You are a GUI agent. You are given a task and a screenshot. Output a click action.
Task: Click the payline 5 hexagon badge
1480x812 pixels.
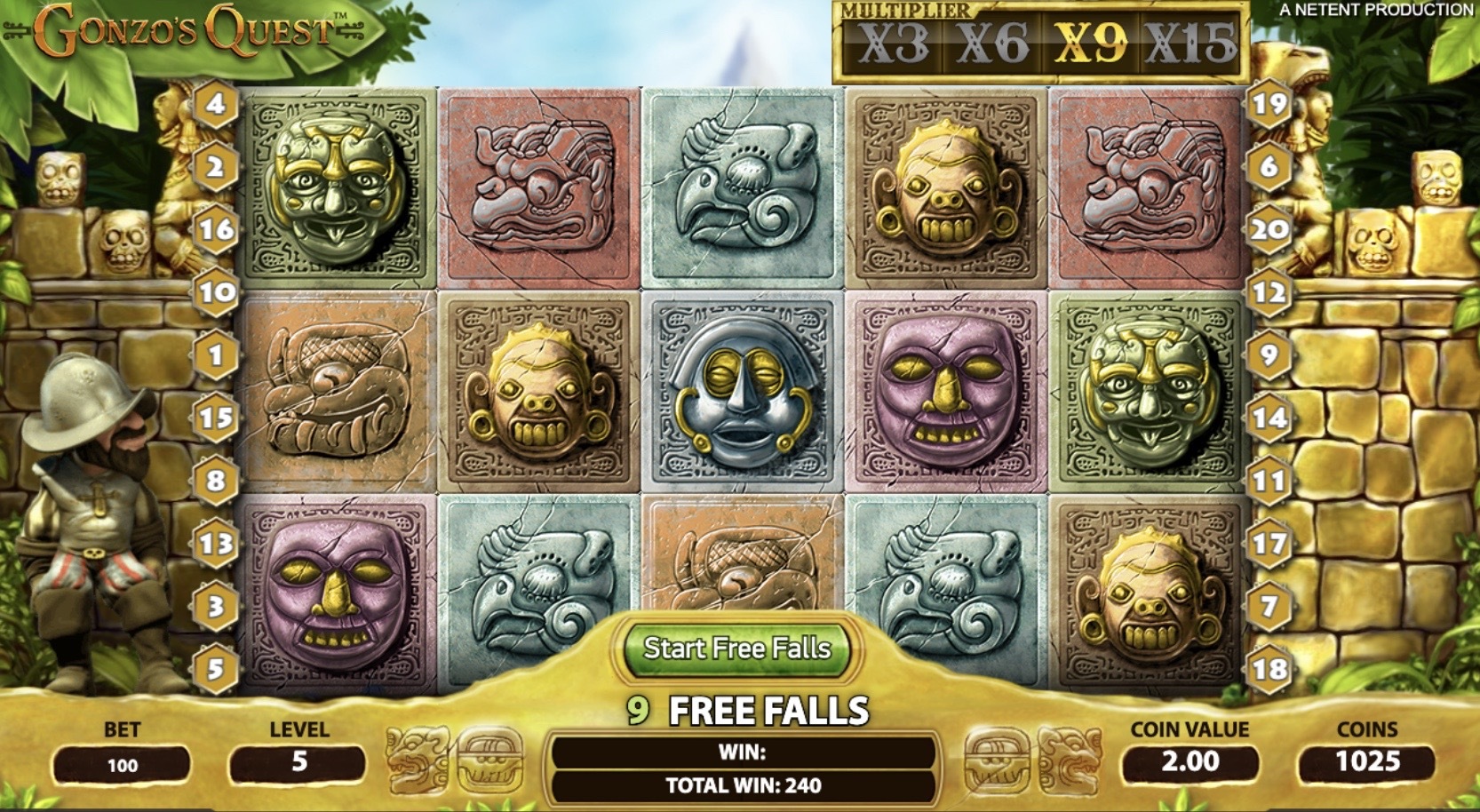(216, 668)
